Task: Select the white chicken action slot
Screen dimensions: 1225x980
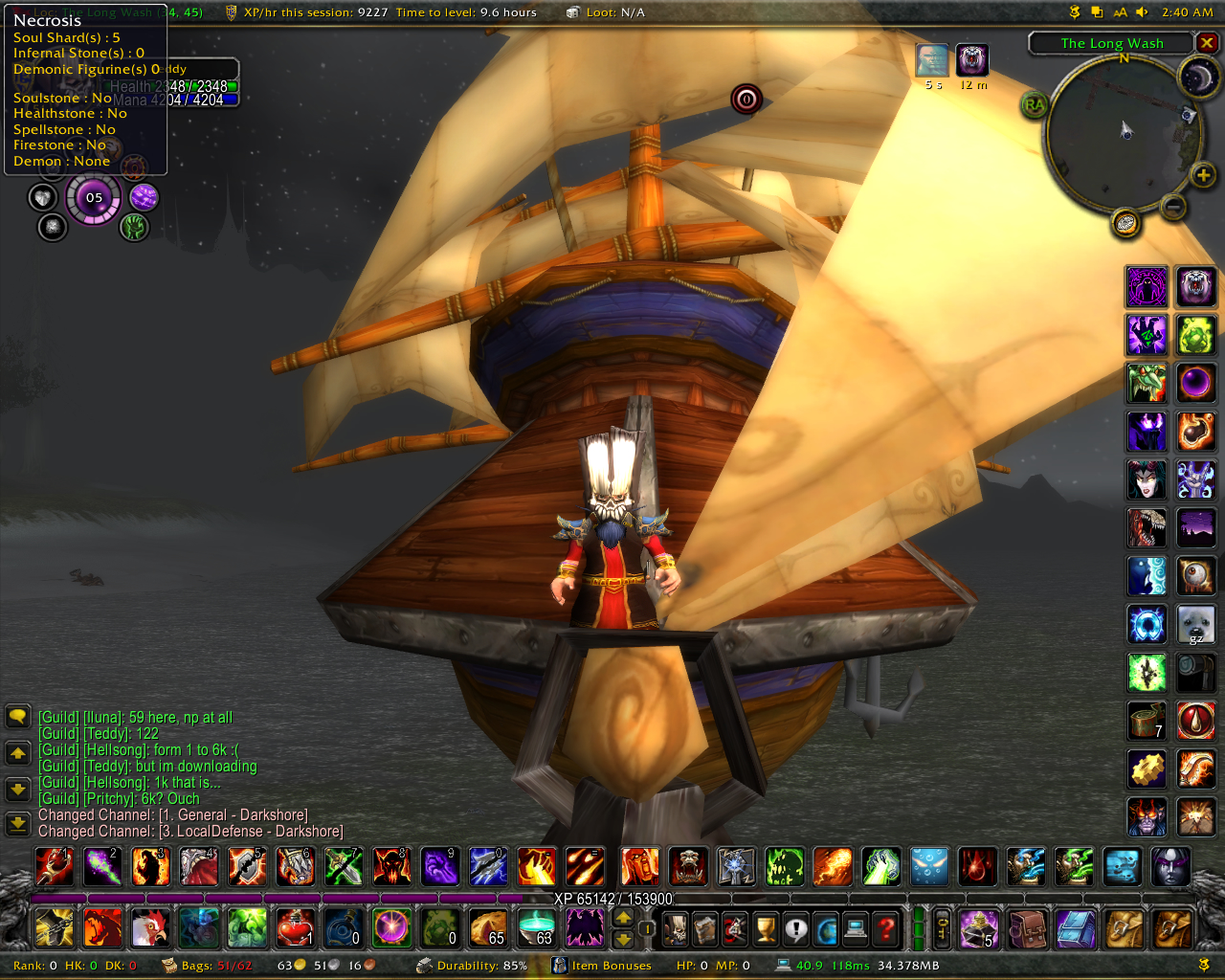Action: [x=150, y=927]
